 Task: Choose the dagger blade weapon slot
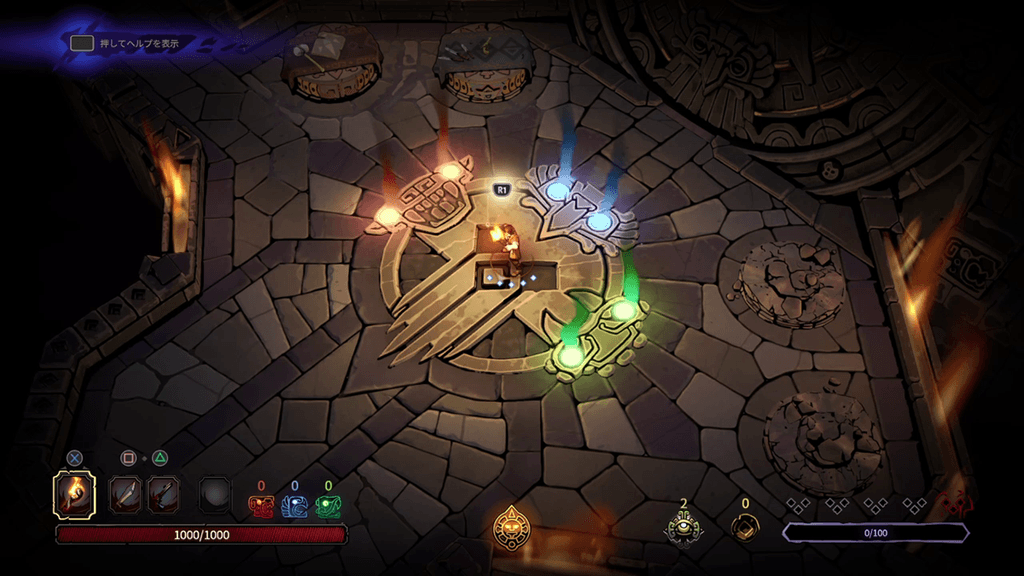coord(126,494)
